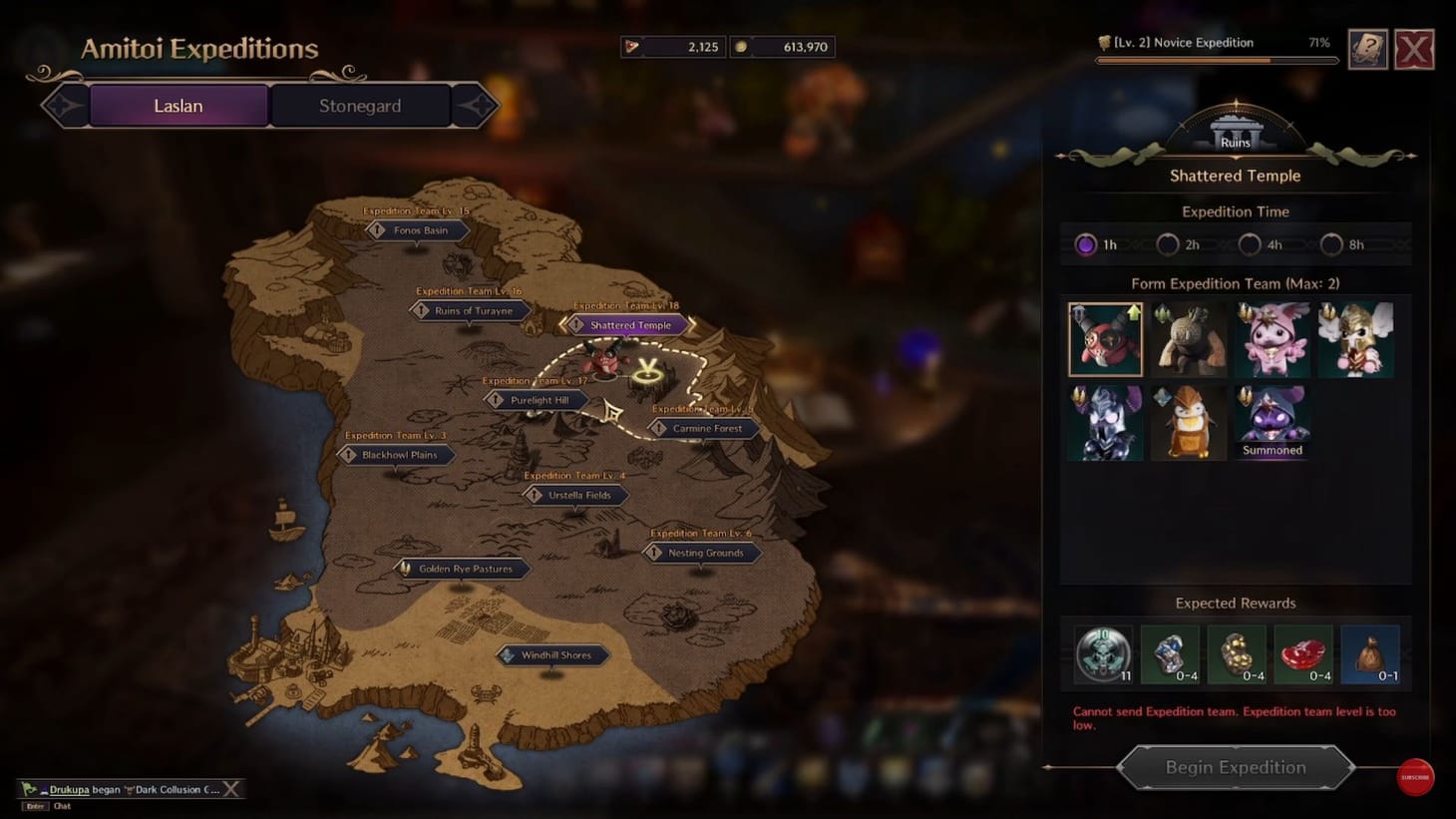Click the loot bag reward icon
This screenshot has height=819, width=1456.
pos(1369,654)
